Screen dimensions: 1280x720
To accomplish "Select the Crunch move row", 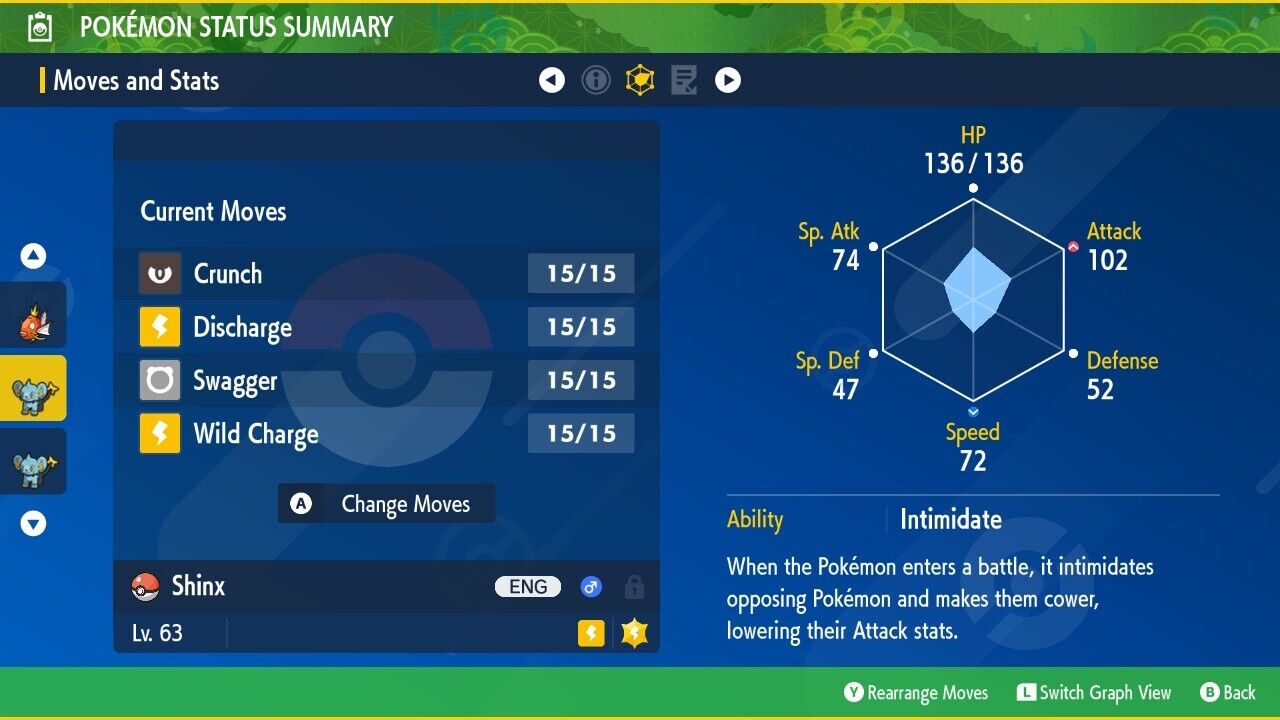I will pyautogui.click(x=386, y=274).
